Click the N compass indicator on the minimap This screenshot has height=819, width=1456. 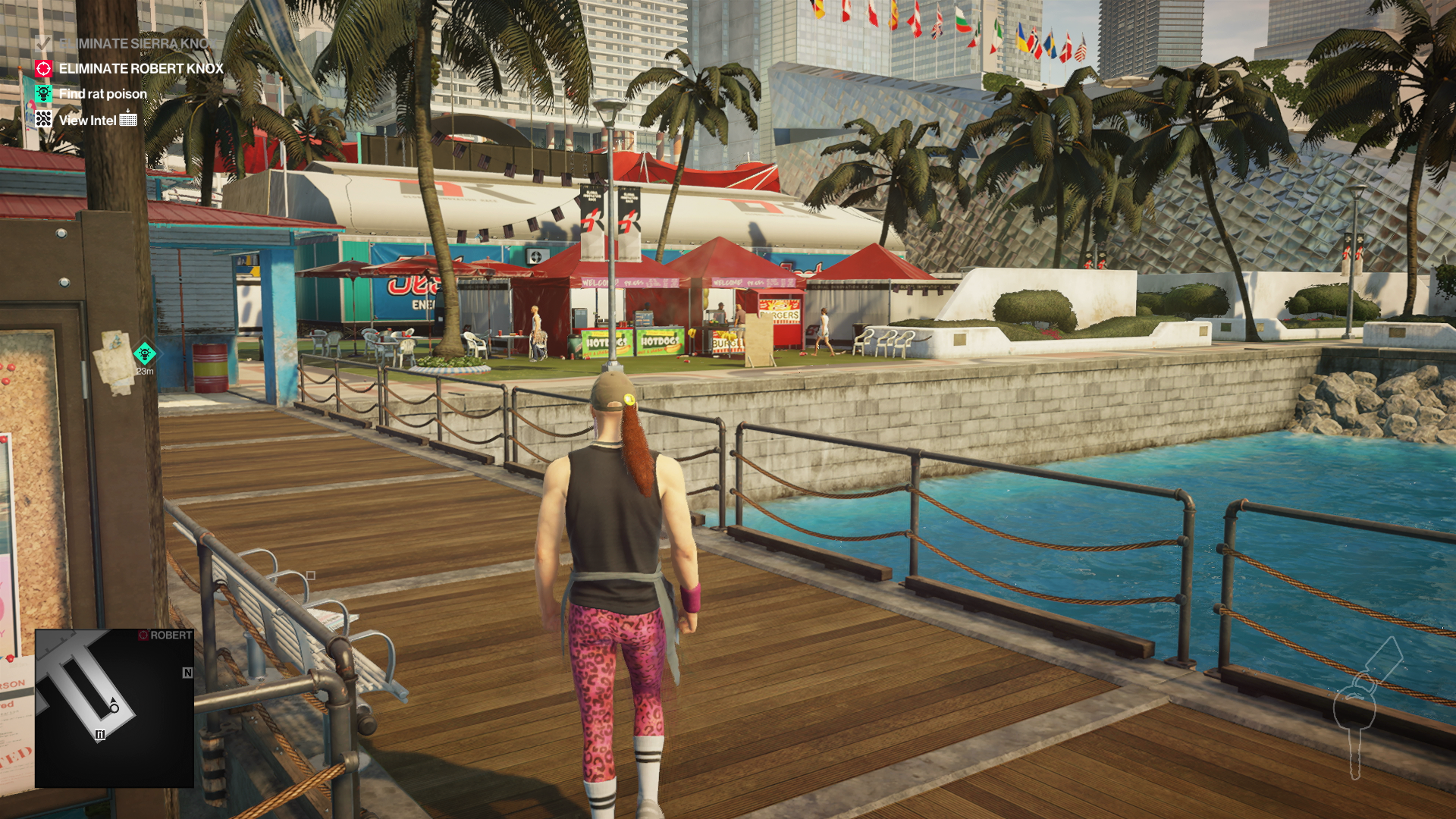point(187,673)
